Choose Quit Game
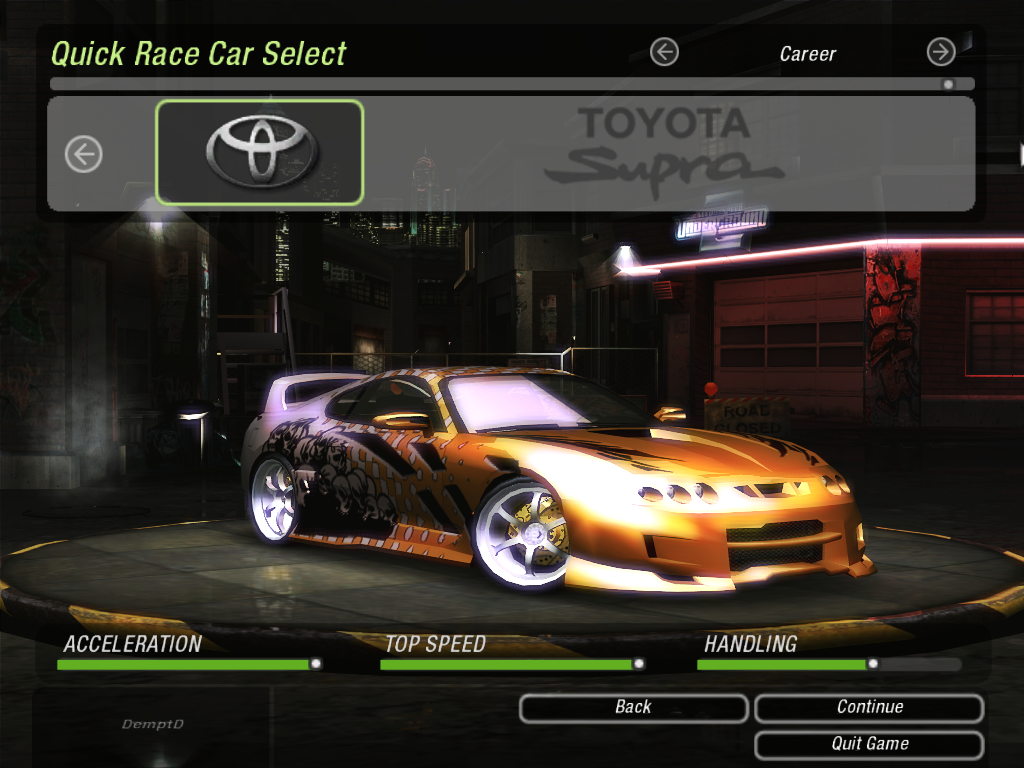This screenshot has height=768, width=1024. tap(868, 745)
